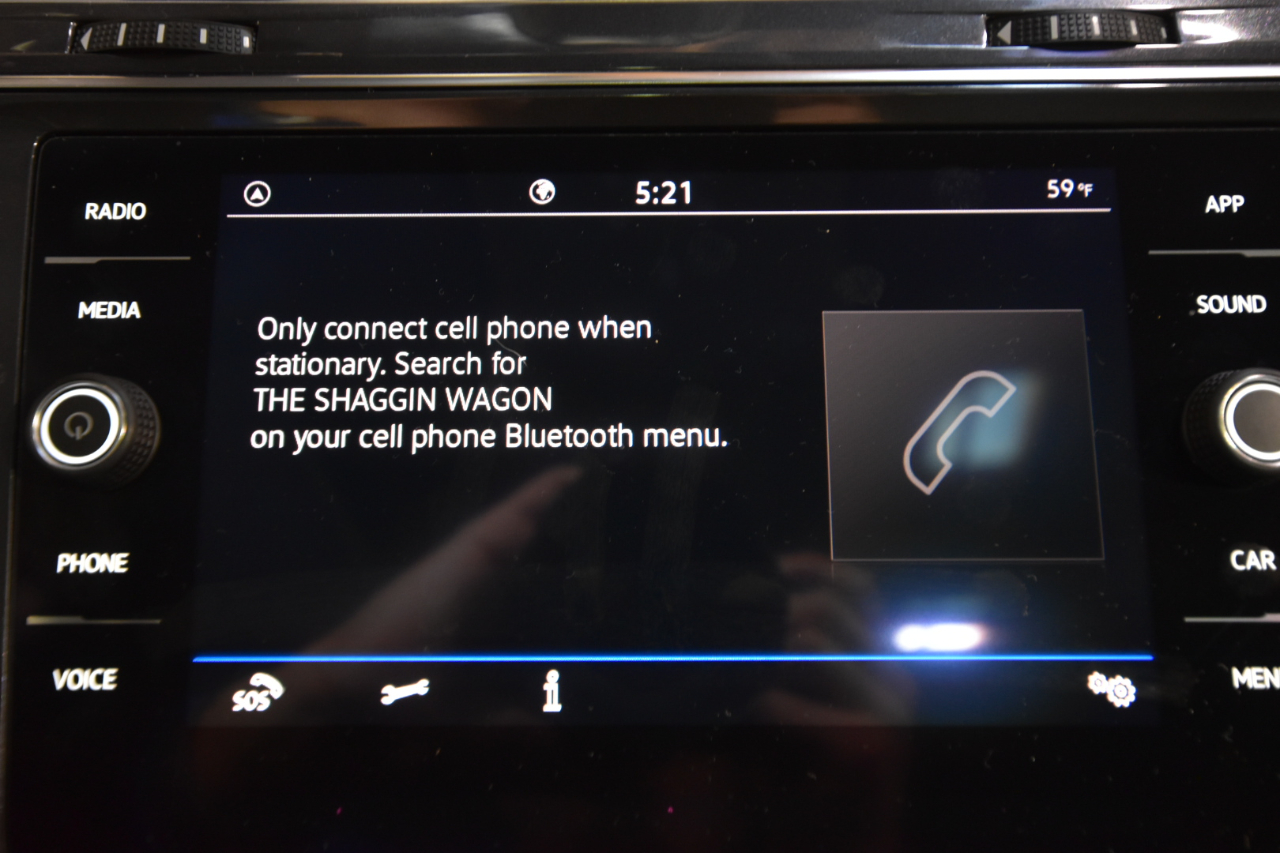Select the PHONE button
This screenshot has height=853, width=1280.
coord(92,564)
